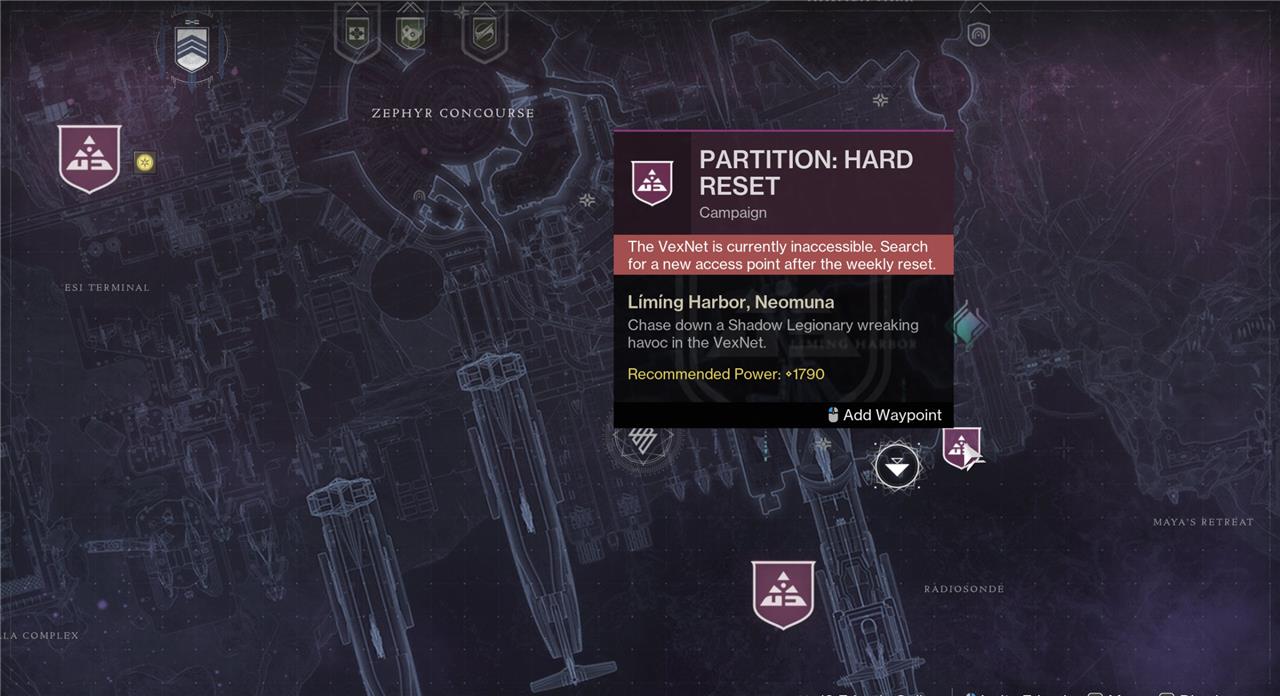Select the chevron rank shield vendor icon
1280x696 pixels.
191,47
